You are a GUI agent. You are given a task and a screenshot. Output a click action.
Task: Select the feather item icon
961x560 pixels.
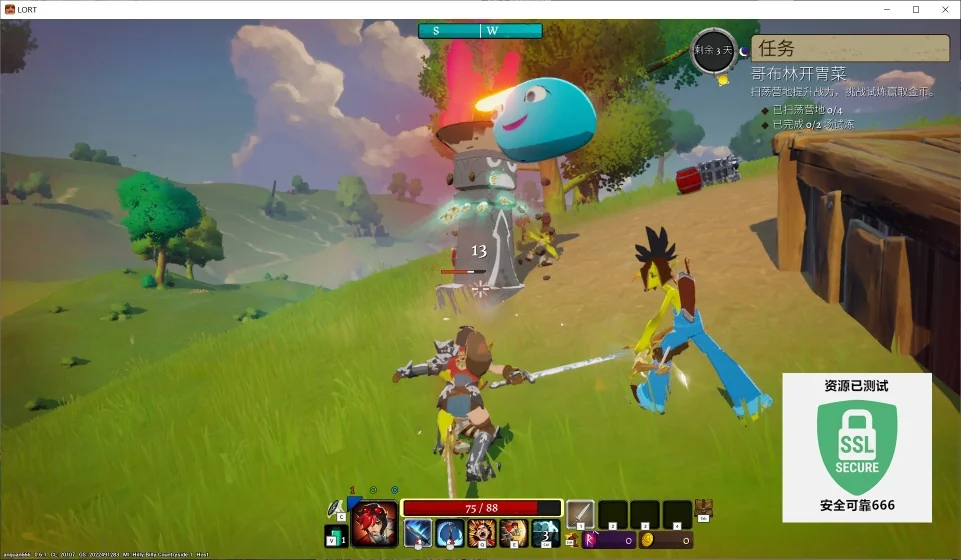(x=335, y=510)
